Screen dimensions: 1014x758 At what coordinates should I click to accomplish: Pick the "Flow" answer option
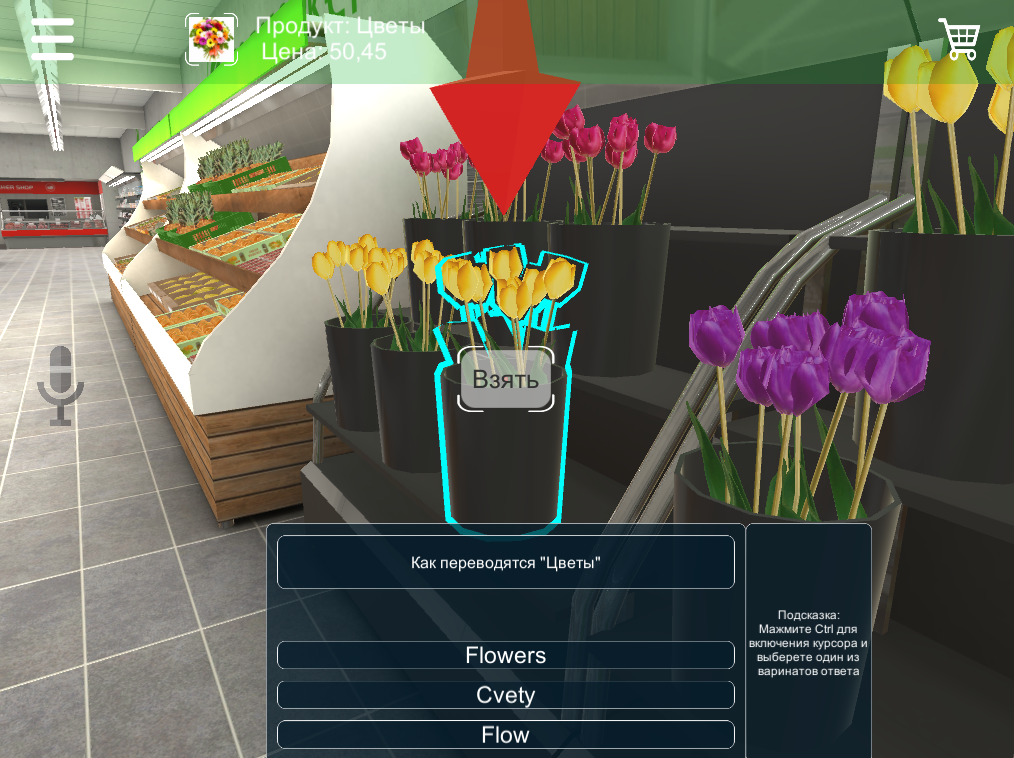505,735
